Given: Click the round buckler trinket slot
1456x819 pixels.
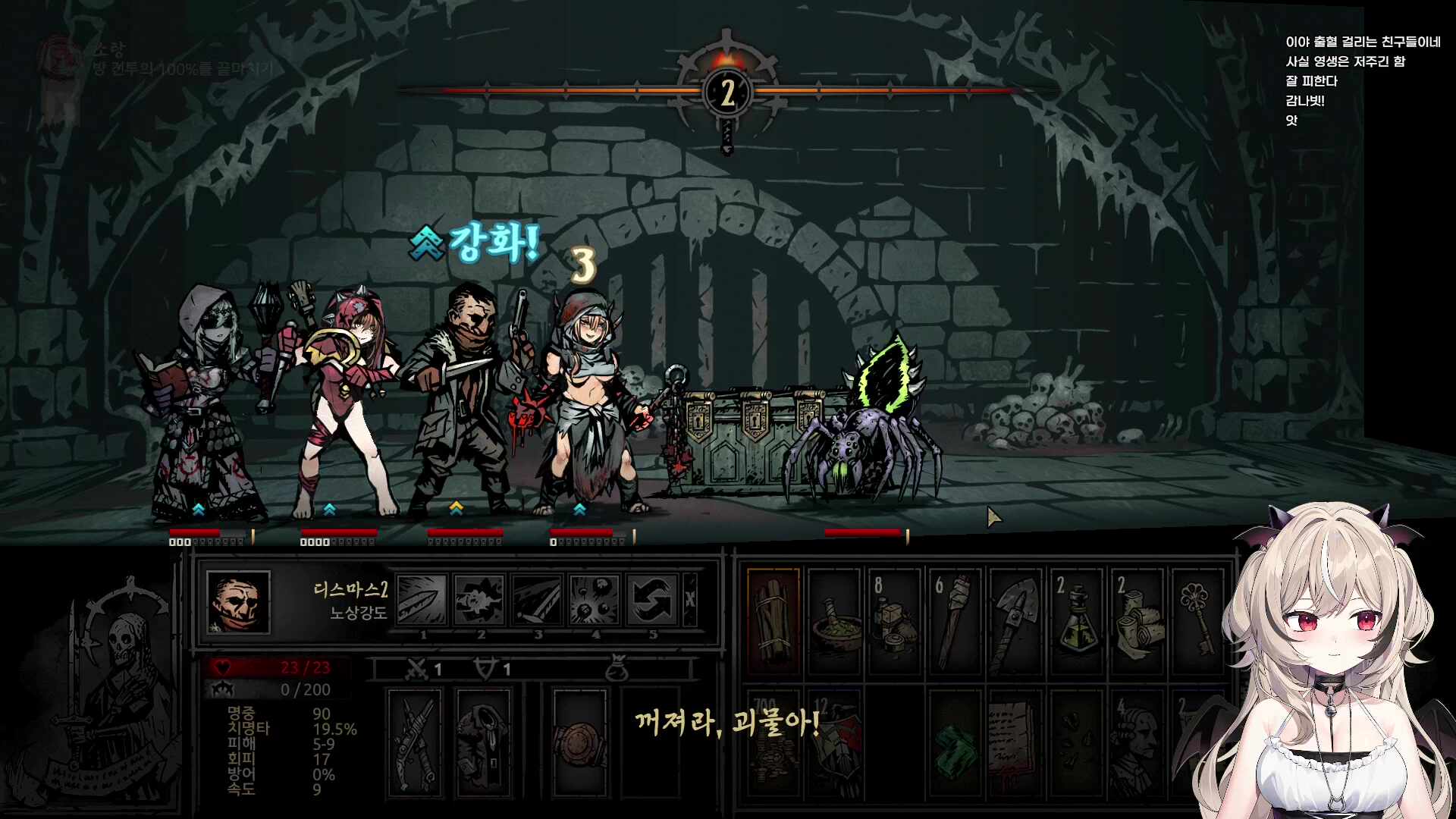Looking at the screenshot, I should (x=580, y=743).
